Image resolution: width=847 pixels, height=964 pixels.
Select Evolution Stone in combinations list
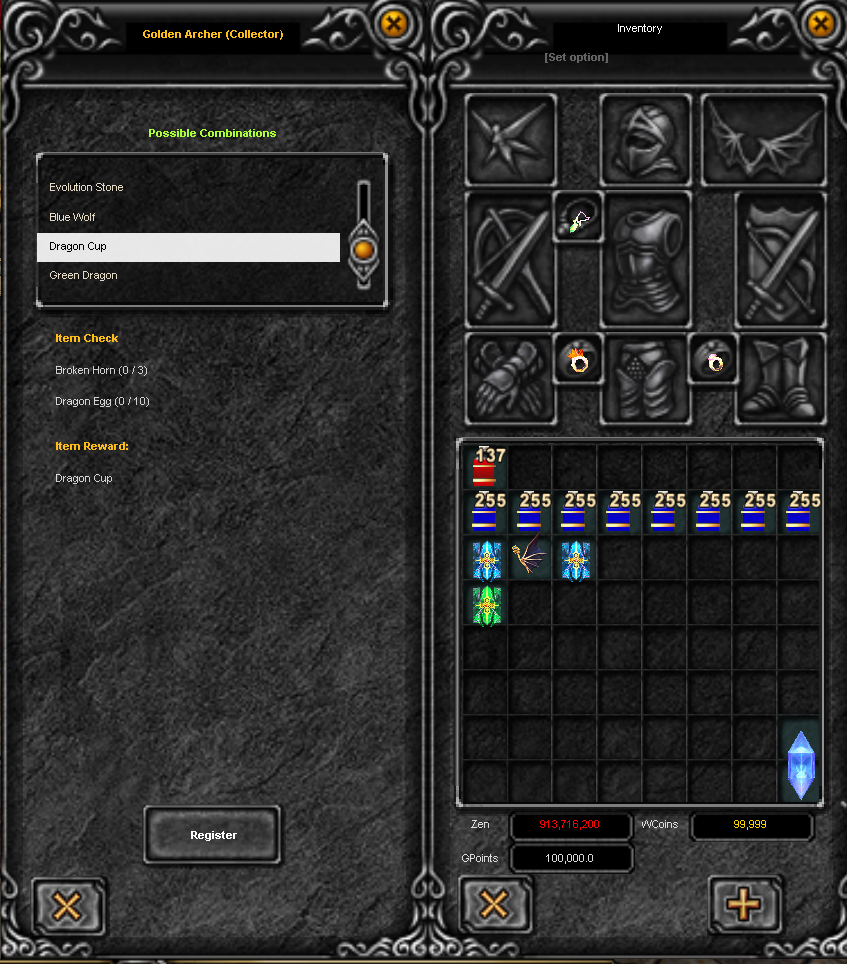pos(87,188)
